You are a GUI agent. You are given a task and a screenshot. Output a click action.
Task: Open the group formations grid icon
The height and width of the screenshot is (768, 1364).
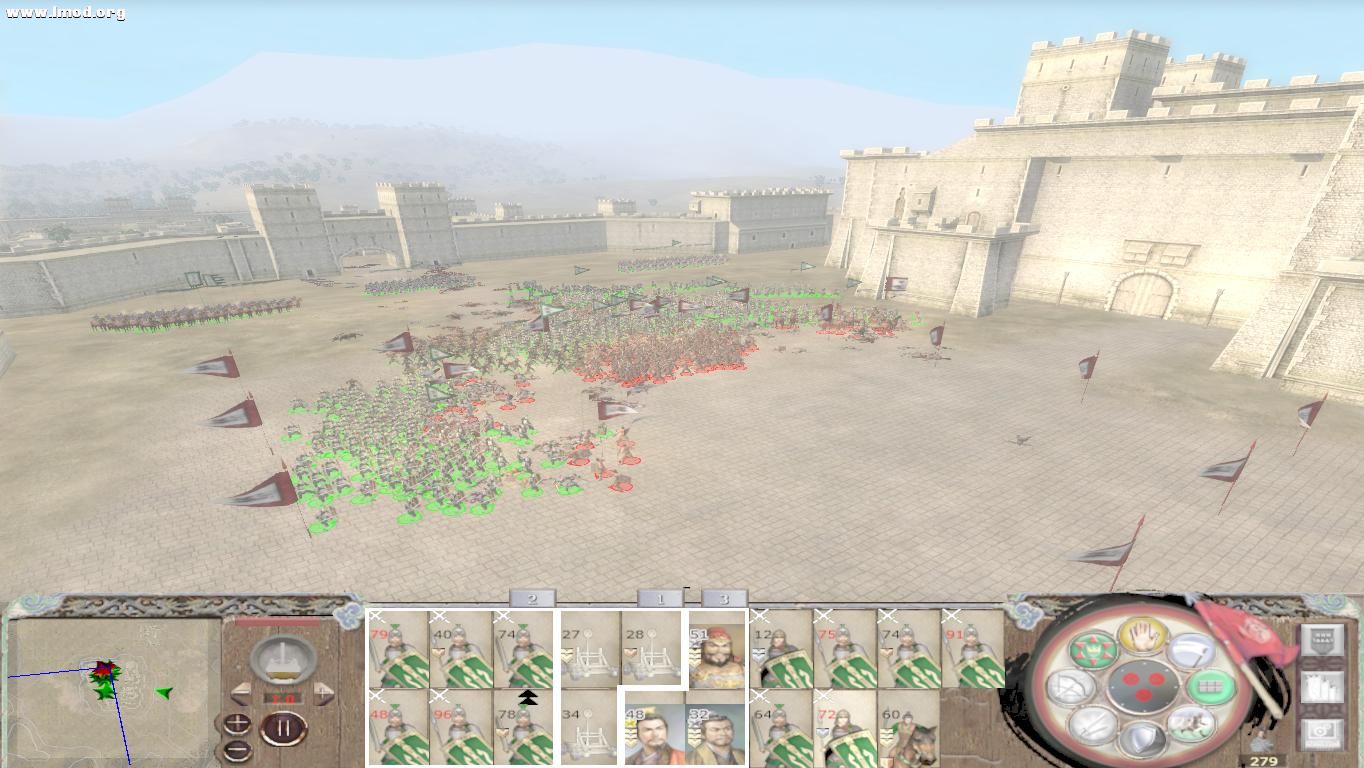(x=1211, y=687)
